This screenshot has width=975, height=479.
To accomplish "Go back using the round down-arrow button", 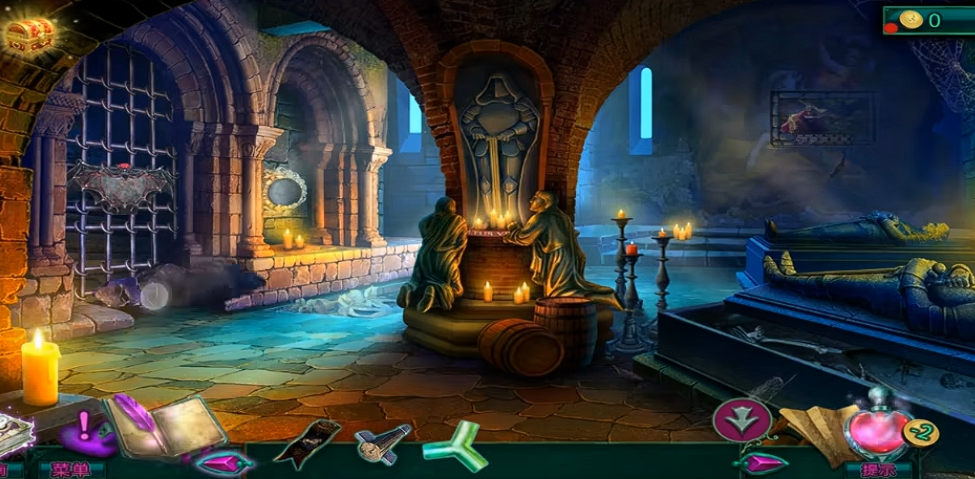I will [741, 420].
